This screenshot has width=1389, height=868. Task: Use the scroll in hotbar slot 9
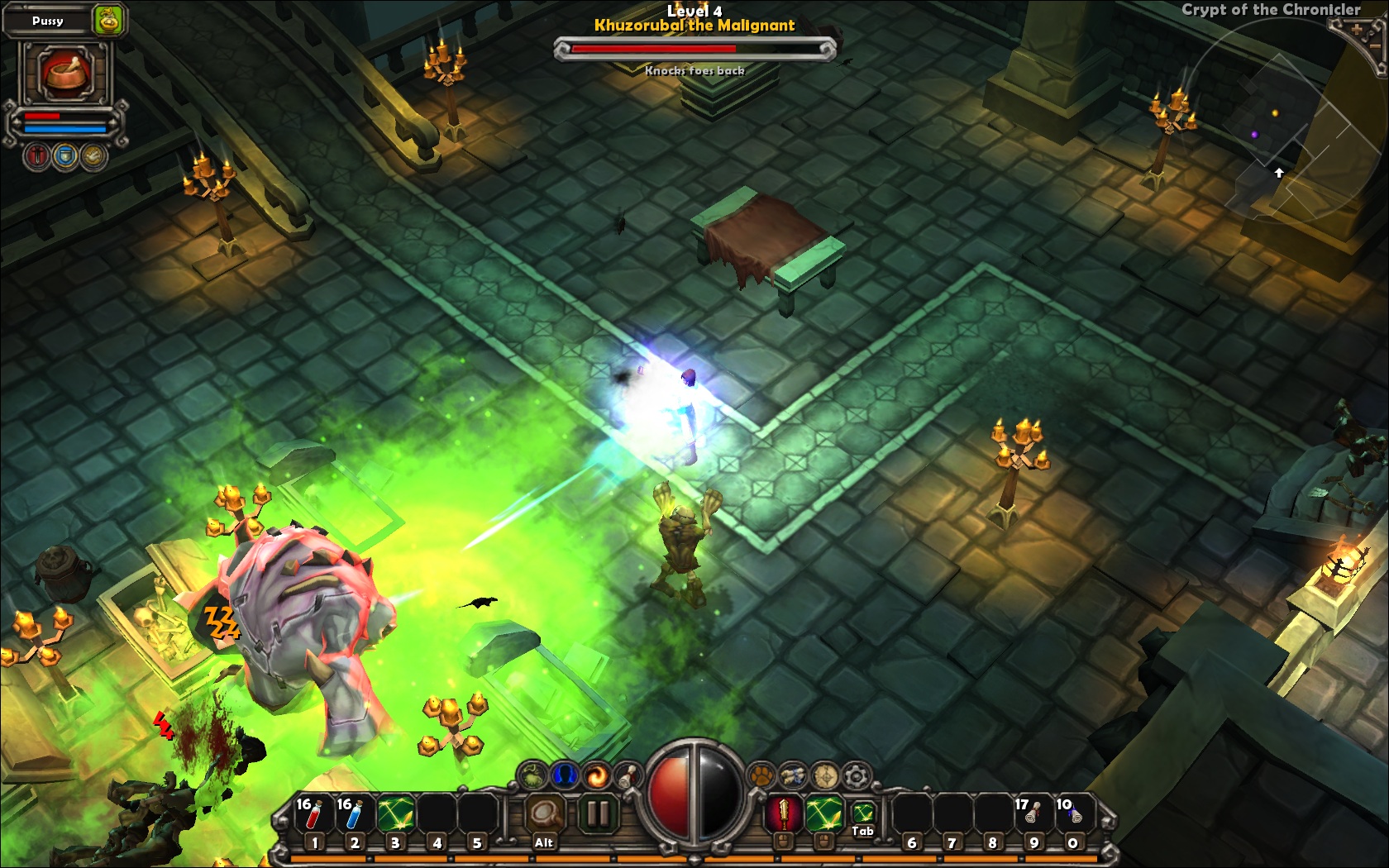pos(1033,815)
